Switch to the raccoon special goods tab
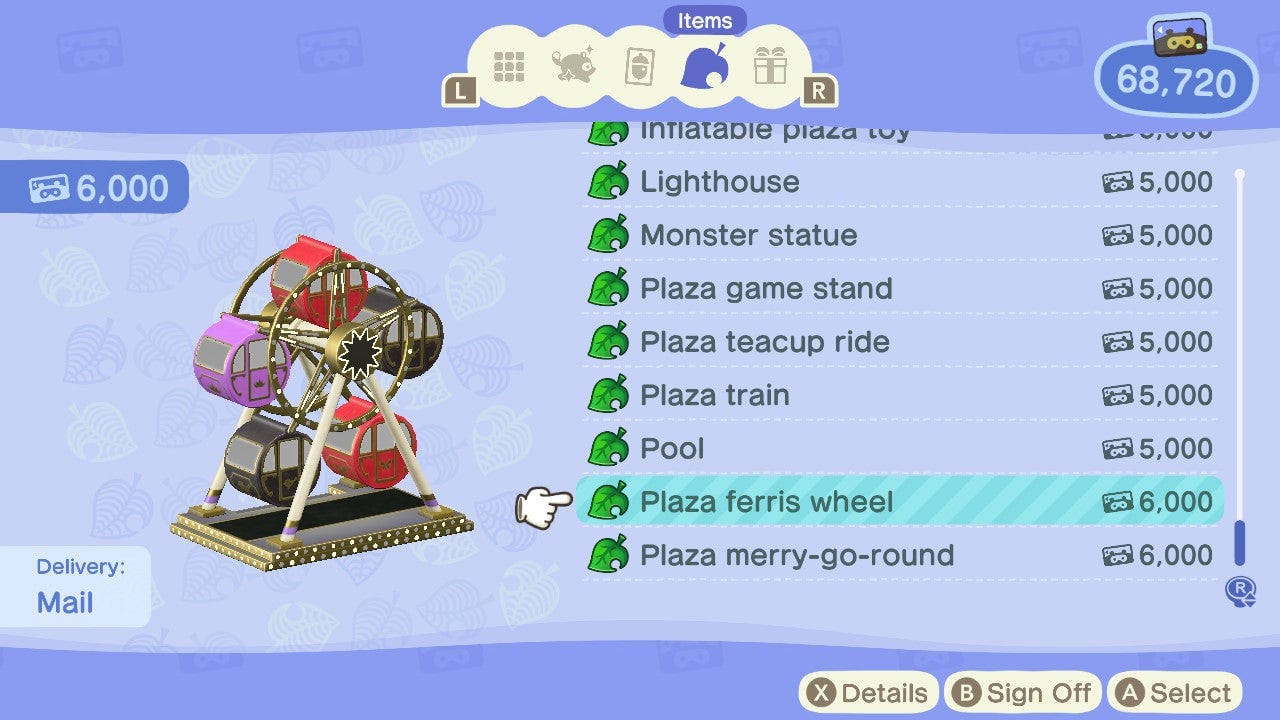The height and width of the screenshot is (720, 1280). click(575, 66)
